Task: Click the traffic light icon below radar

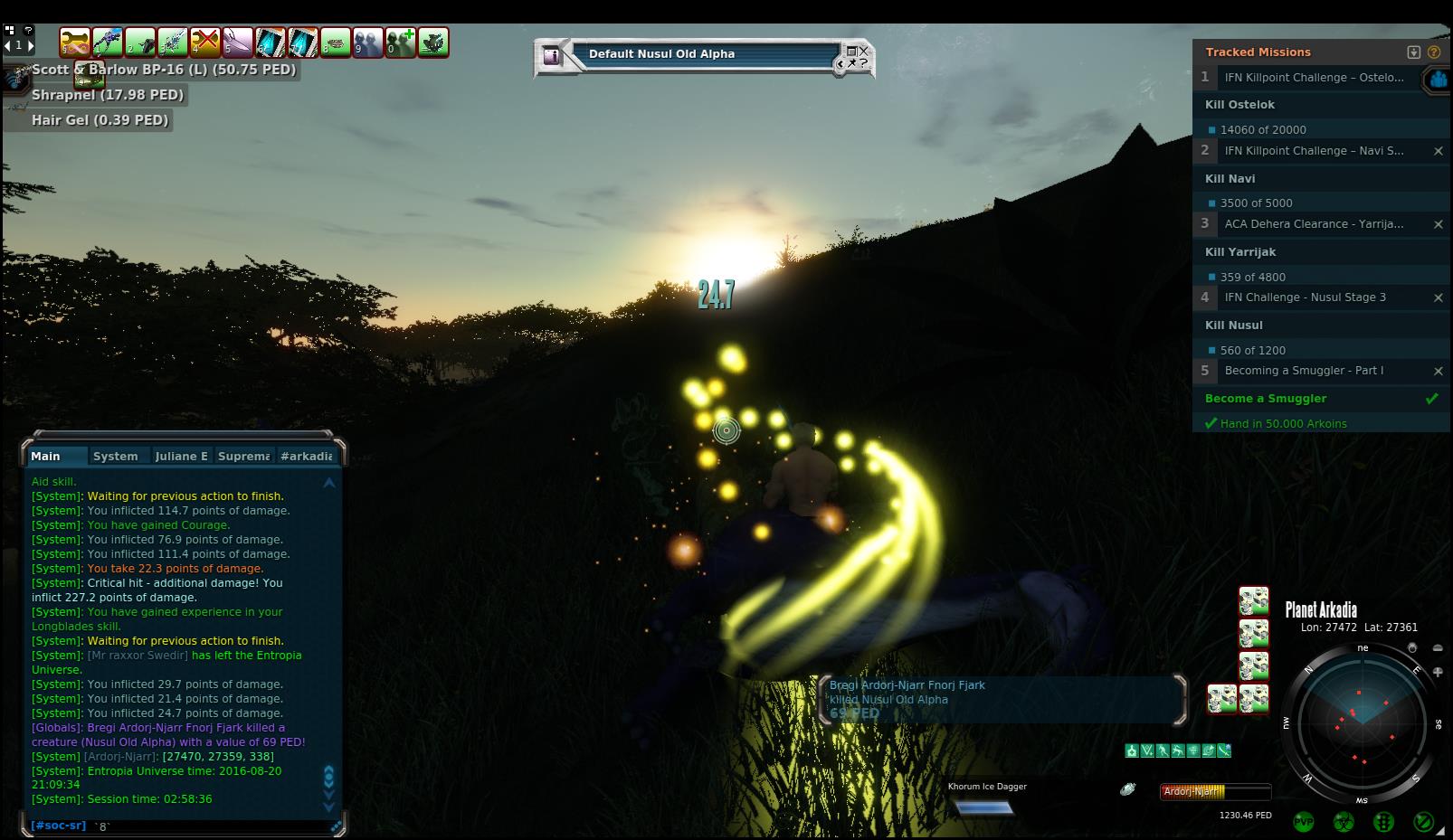Action: coord(1383,822)
